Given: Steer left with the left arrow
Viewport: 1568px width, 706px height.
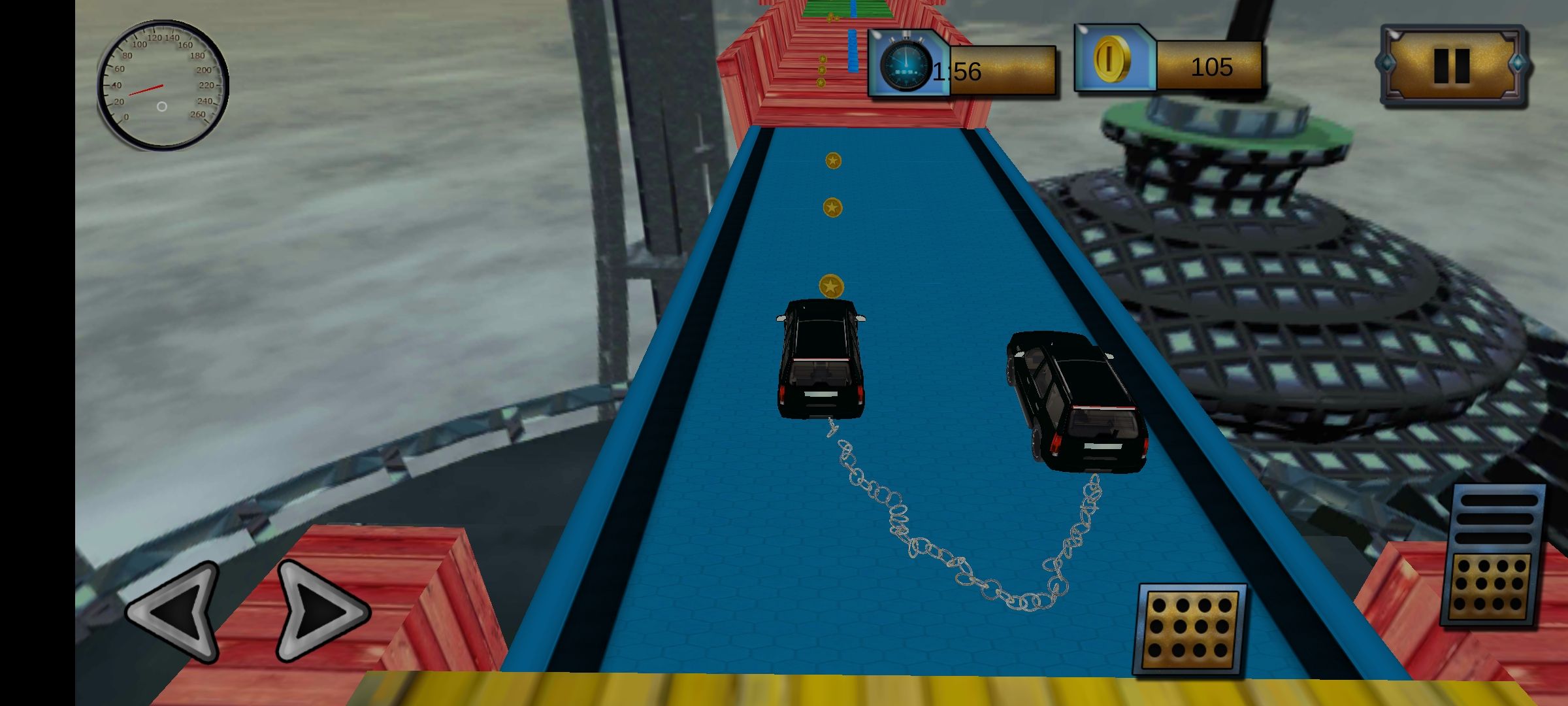Looking at the screenshot, I should coord(175,611).
